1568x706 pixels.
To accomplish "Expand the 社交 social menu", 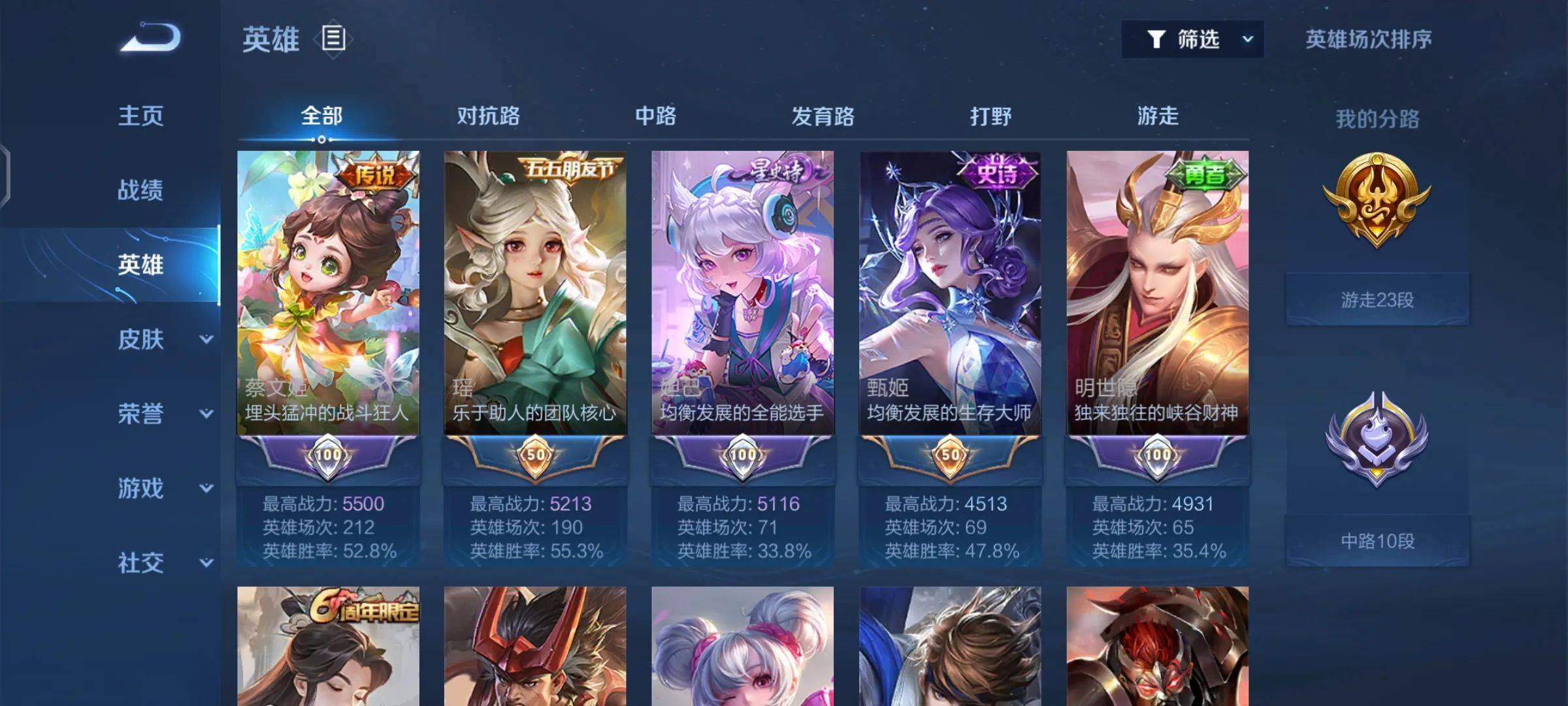I will tap(163, 563).
